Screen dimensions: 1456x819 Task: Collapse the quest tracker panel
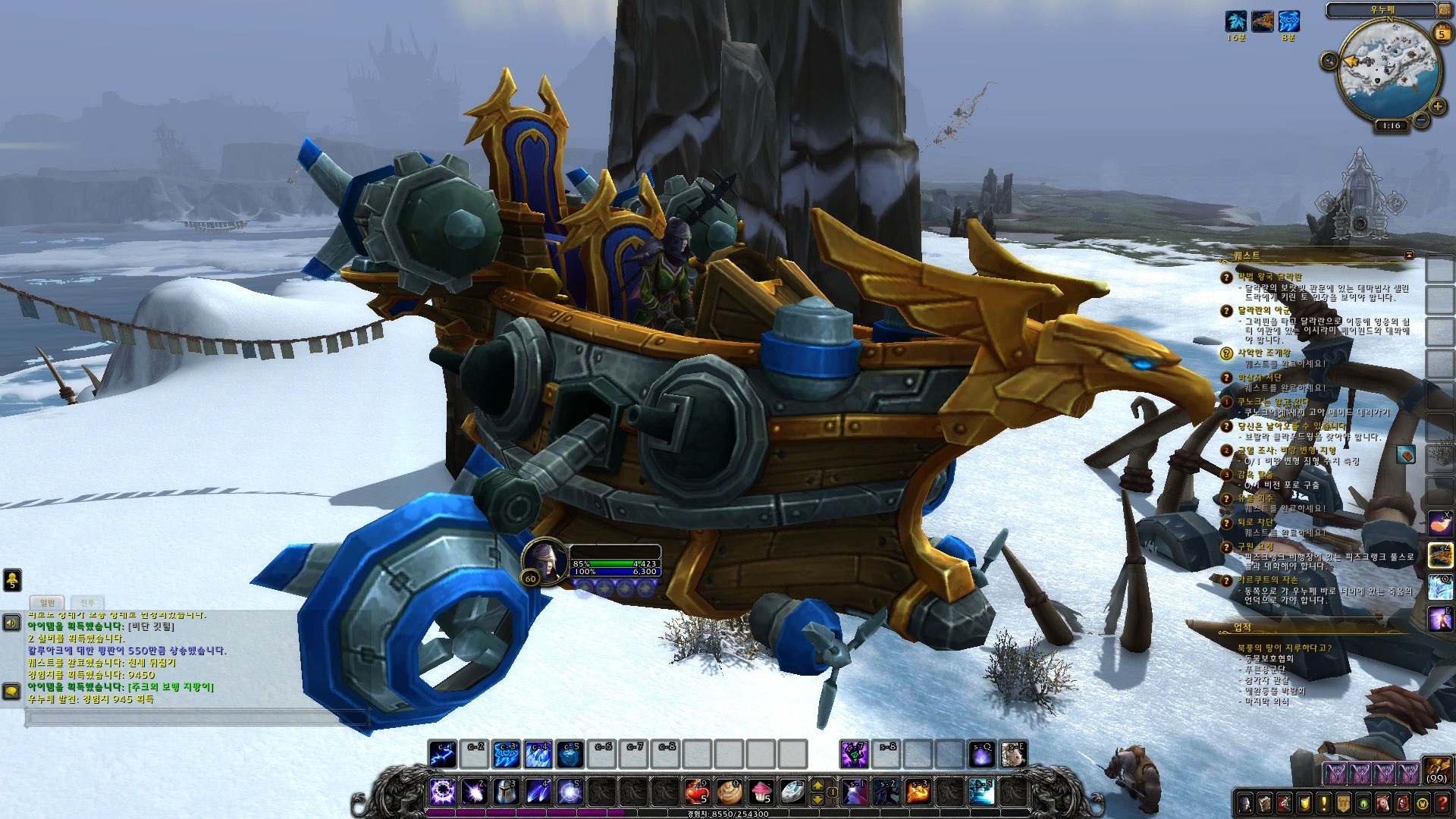pyautogui.click(x=1409, y=256)
